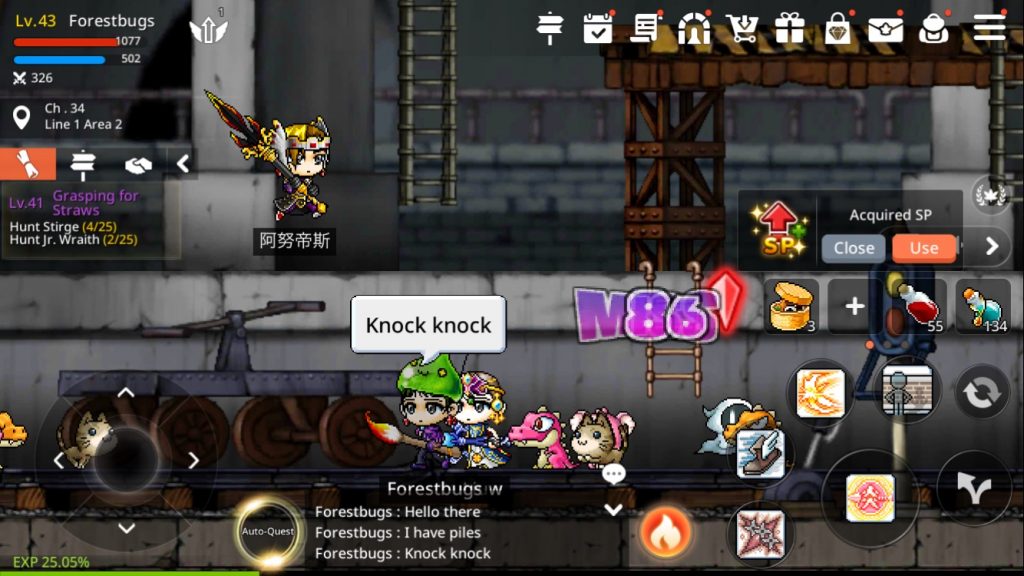
Task: Use the acquired SP
Action: point(924,248)
